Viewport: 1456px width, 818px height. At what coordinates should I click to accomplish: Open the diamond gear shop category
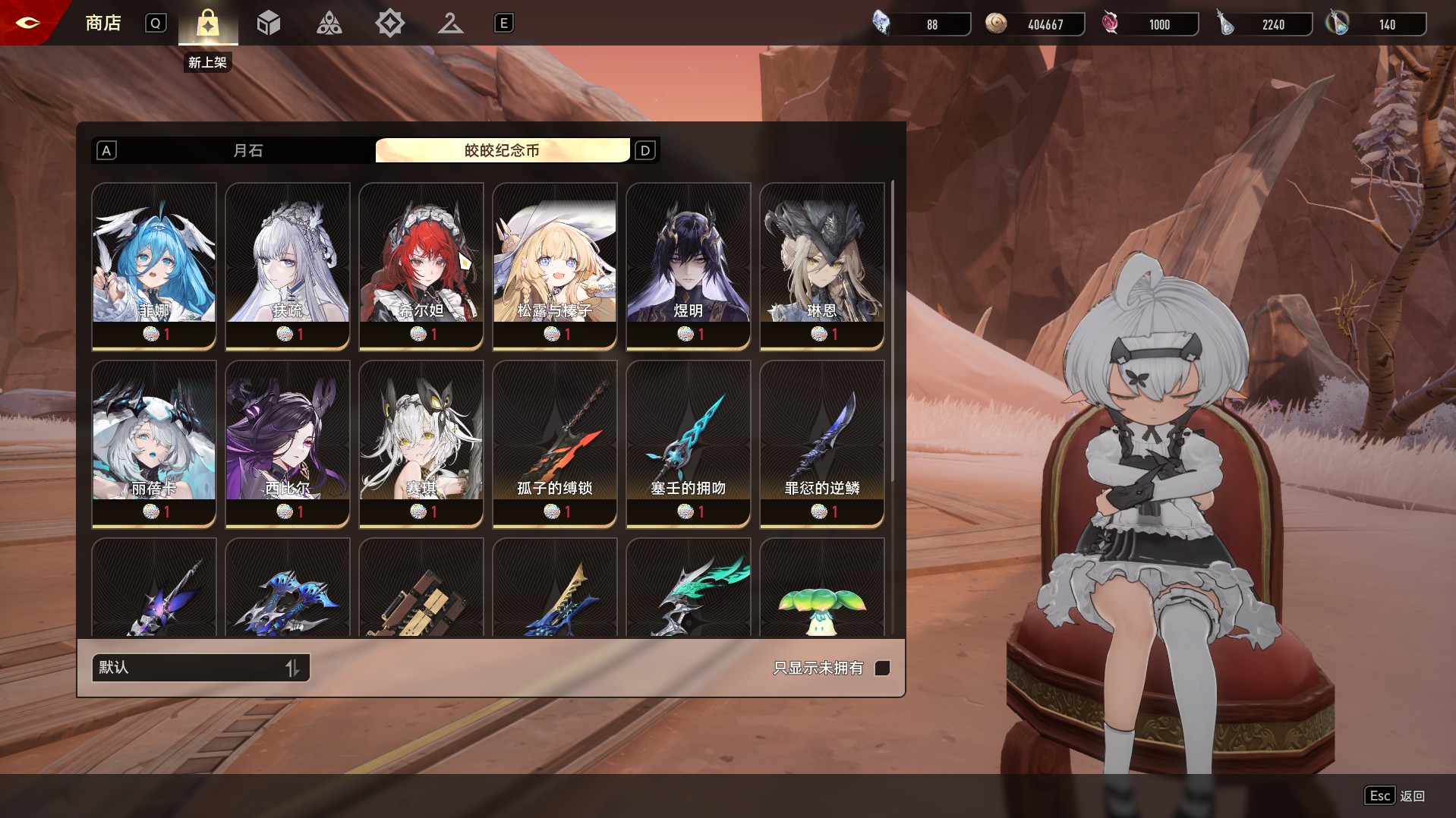pyautogui.click(x=389, y=24)
